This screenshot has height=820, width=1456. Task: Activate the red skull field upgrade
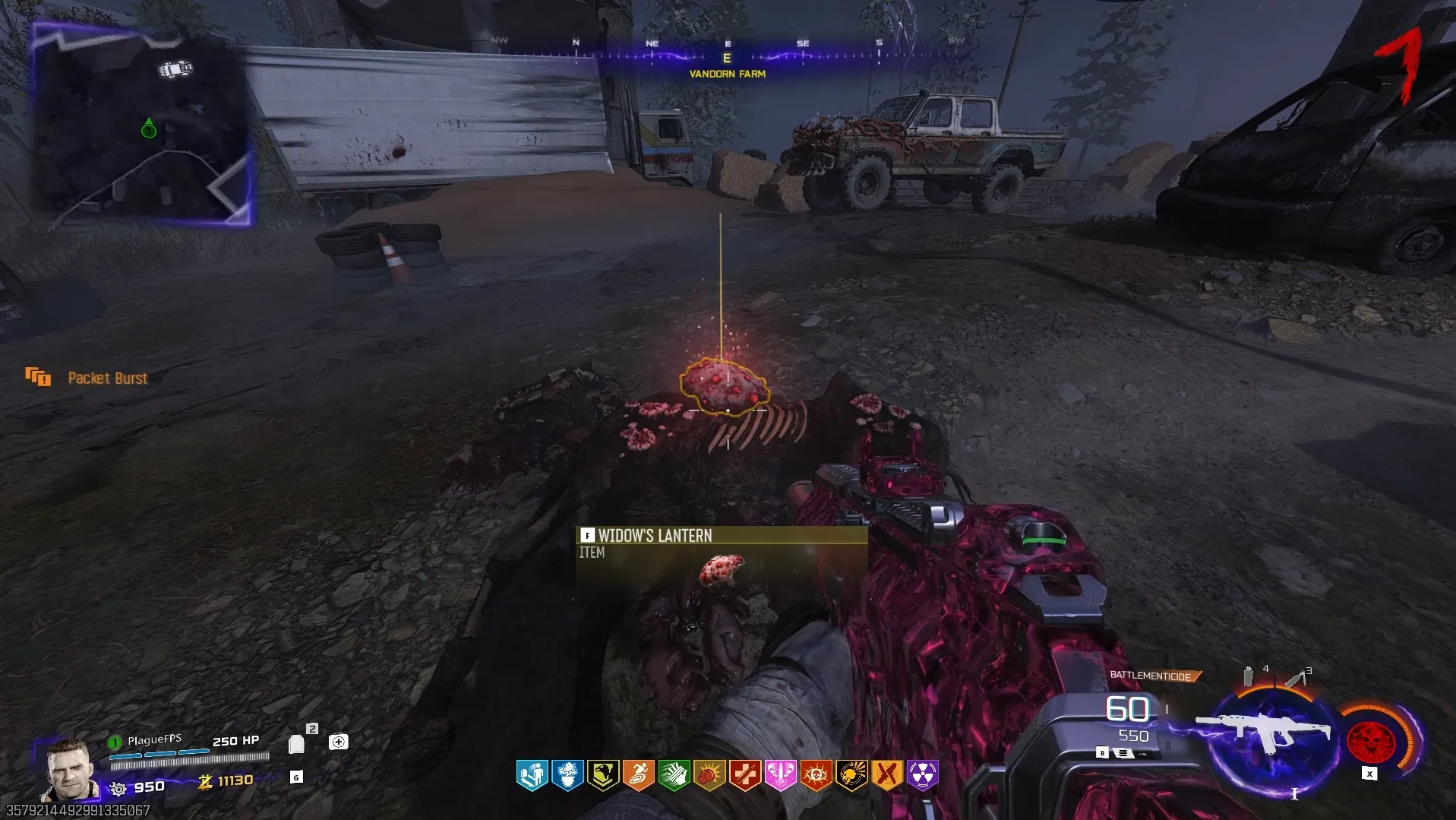(1371, 741)
